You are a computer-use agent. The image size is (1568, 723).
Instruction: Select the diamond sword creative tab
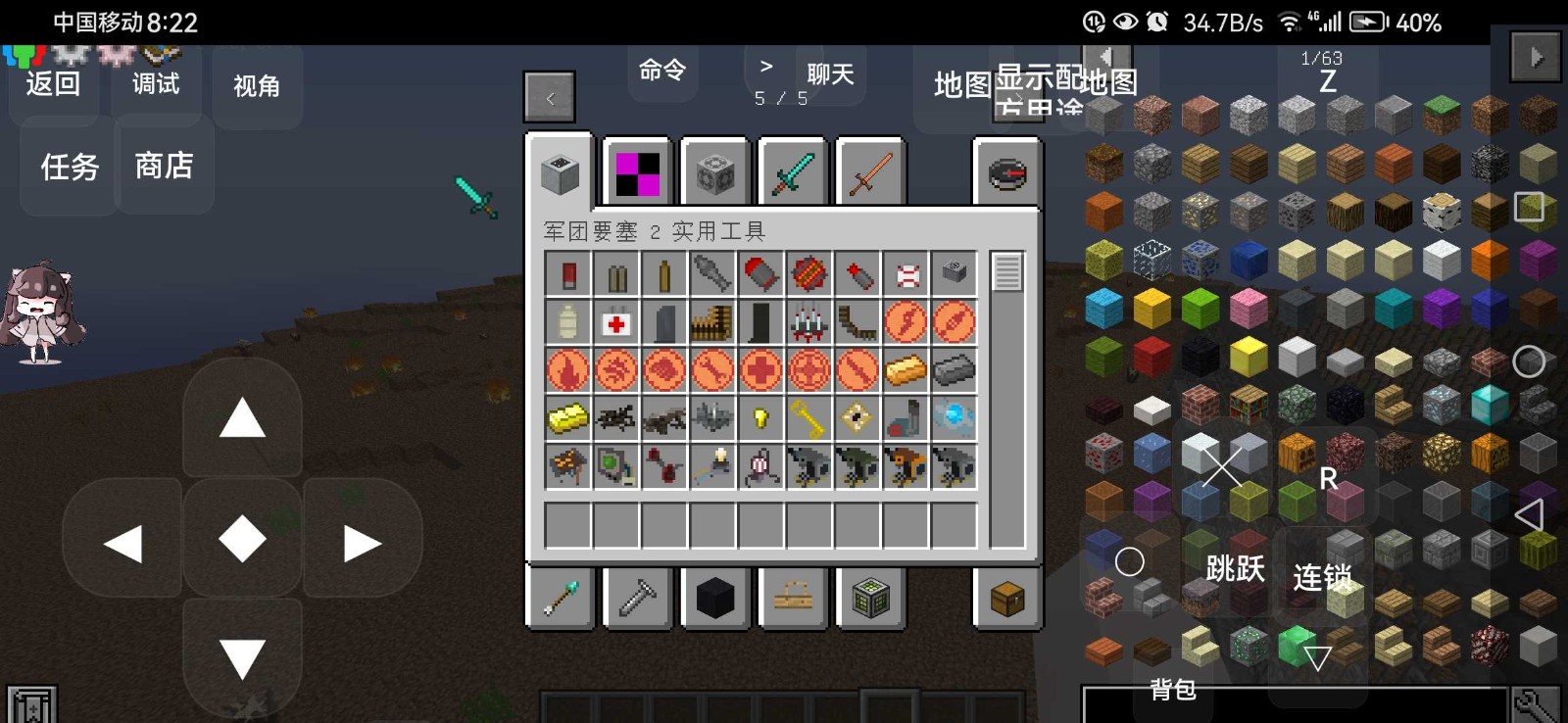(x=794, y=173)
